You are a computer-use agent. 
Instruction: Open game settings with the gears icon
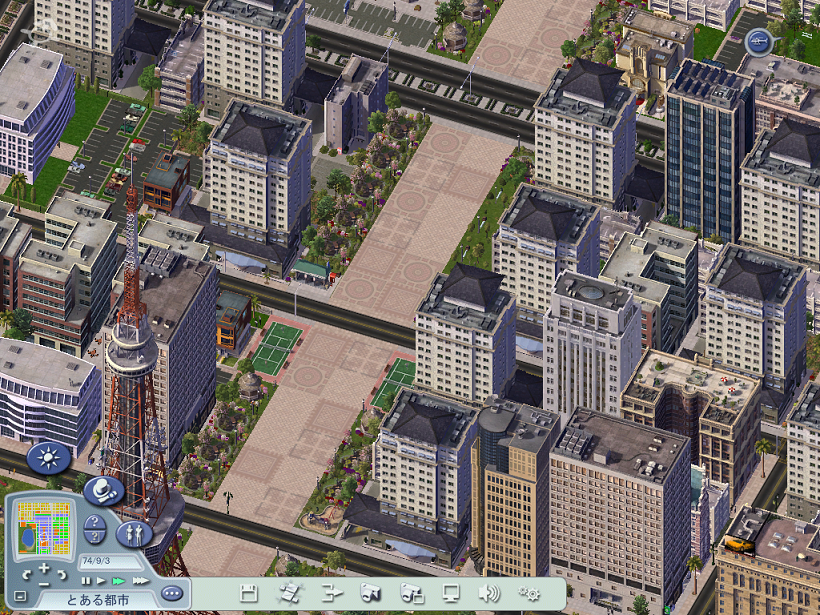tap(529, 593)
